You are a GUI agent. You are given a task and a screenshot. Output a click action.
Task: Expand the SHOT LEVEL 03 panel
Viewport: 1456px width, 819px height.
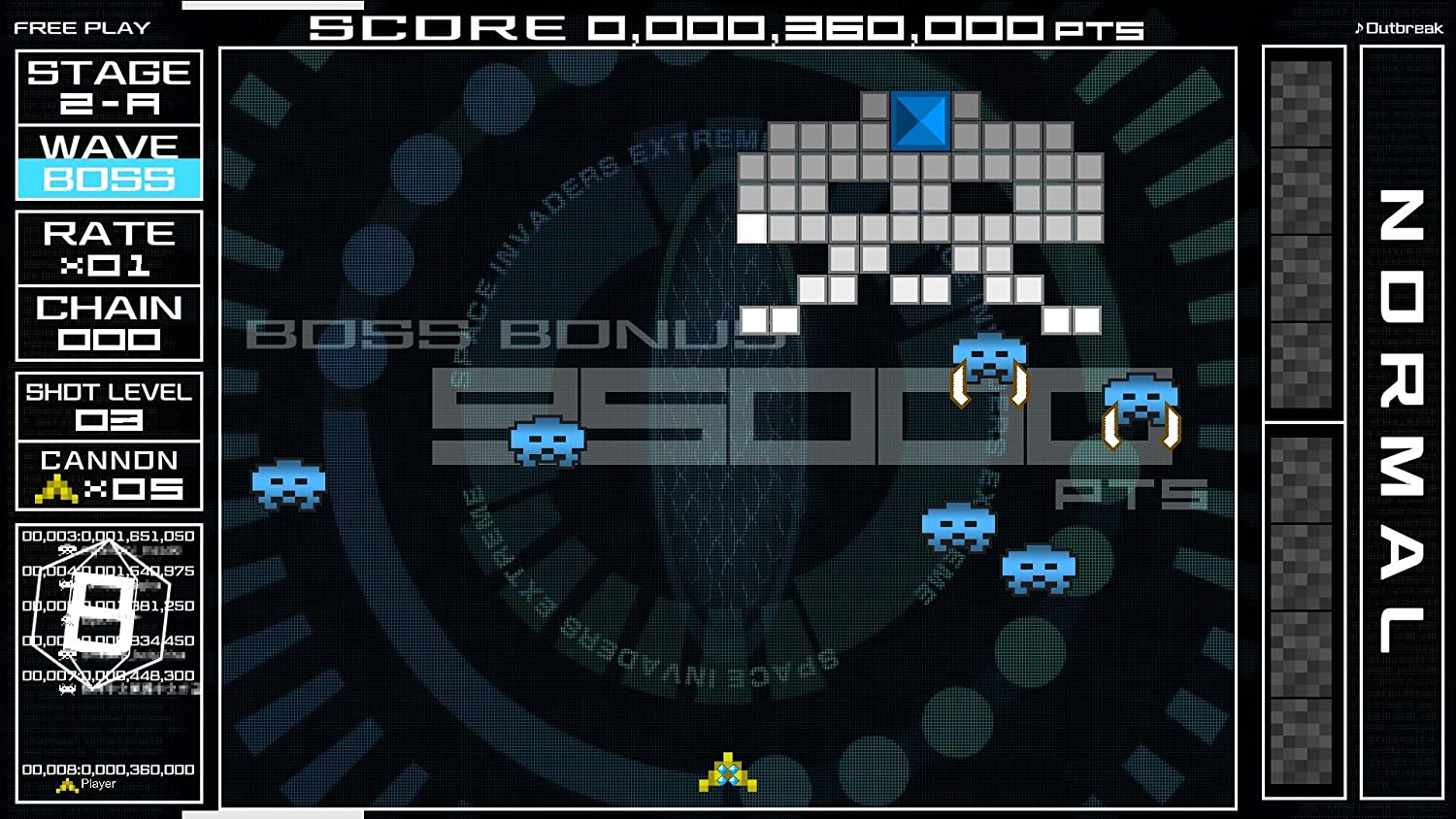pyautogui.click(x=109, y=407)
